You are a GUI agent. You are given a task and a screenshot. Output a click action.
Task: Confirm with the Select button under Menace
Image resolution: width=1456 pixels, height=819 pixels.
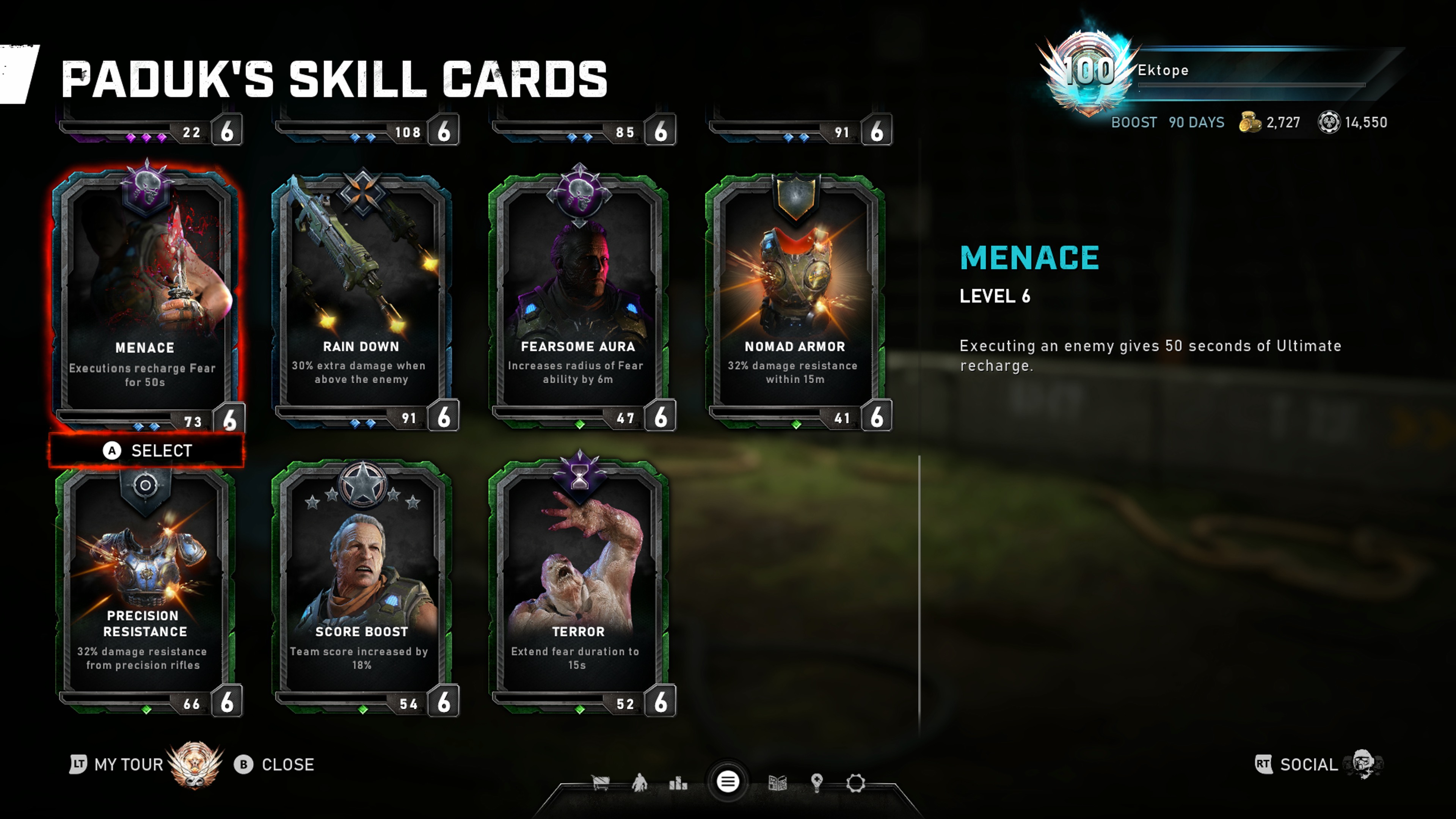(x=147, y=450)
